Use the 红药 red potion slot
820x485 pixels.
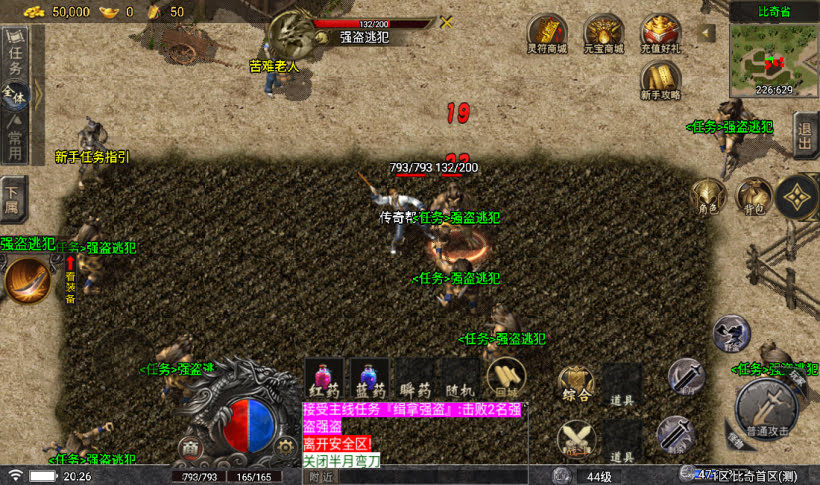click(x=324, y=379)
